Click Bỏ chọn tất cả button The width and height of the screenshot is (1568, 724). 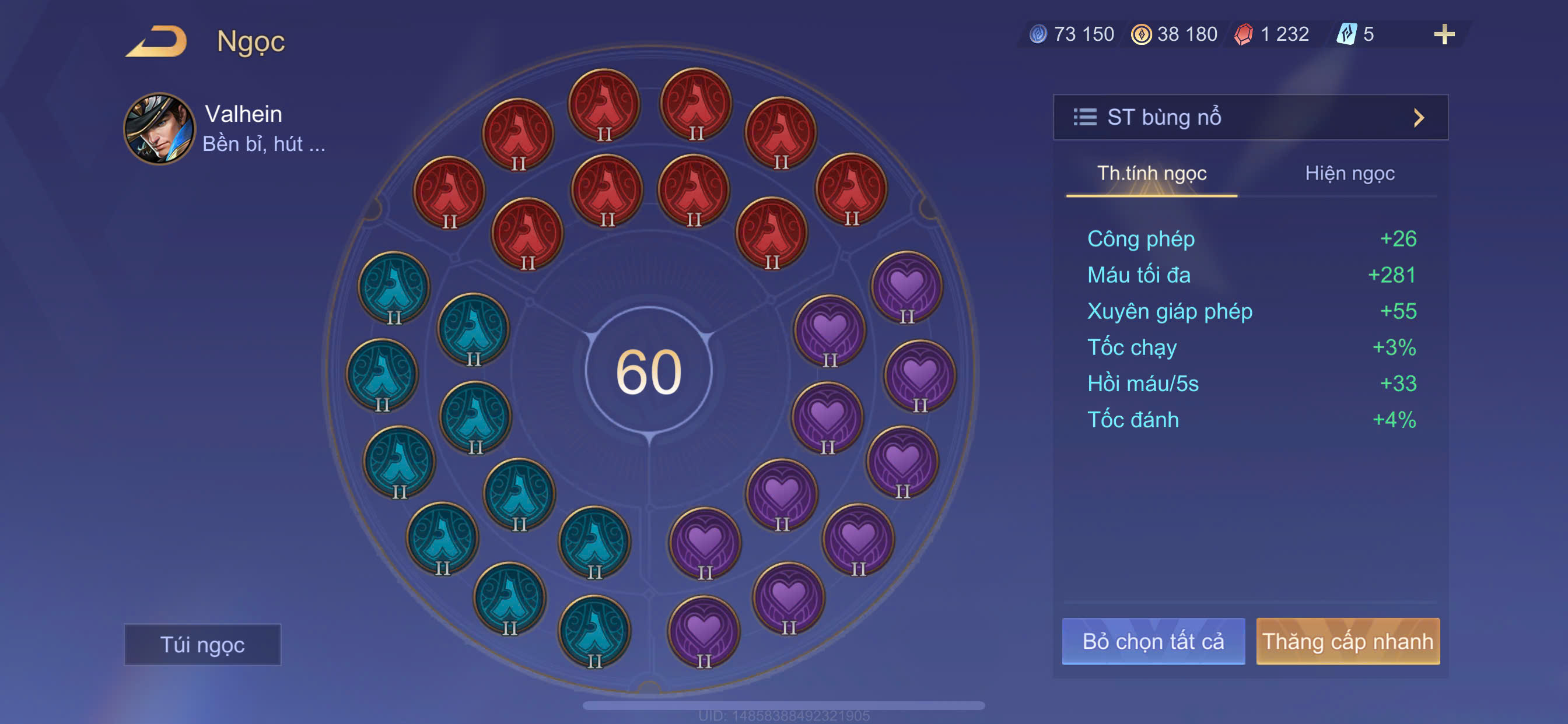[x=1153, y=641]
